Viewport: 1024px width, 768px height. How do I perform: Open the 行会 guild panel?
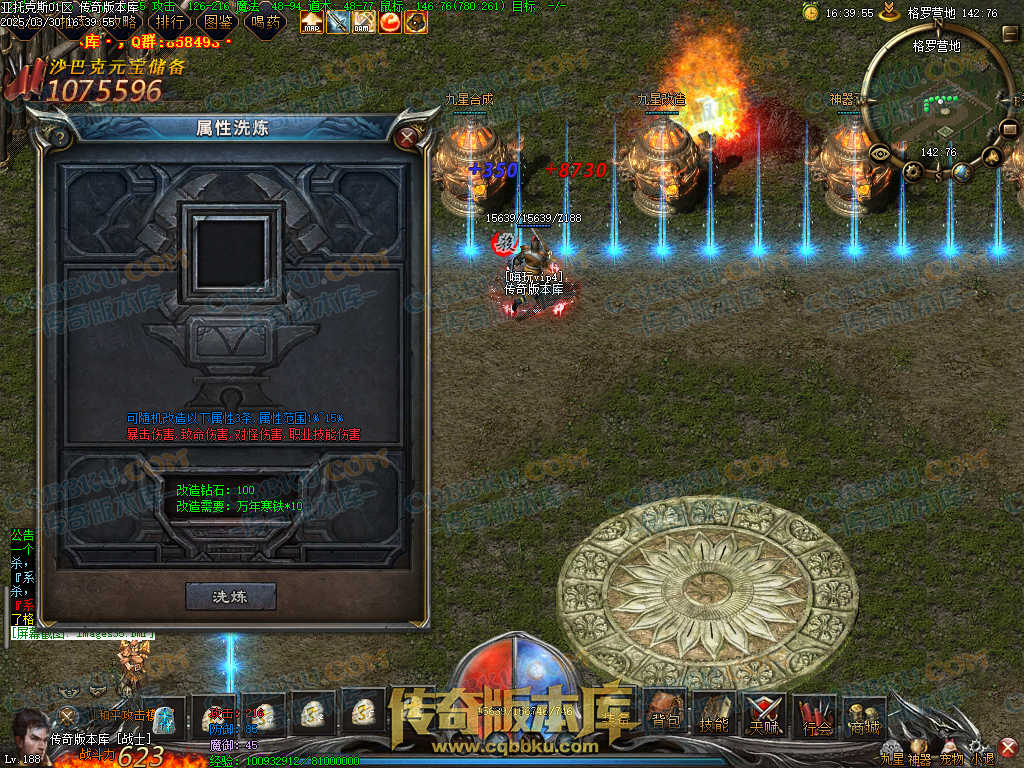817,711
